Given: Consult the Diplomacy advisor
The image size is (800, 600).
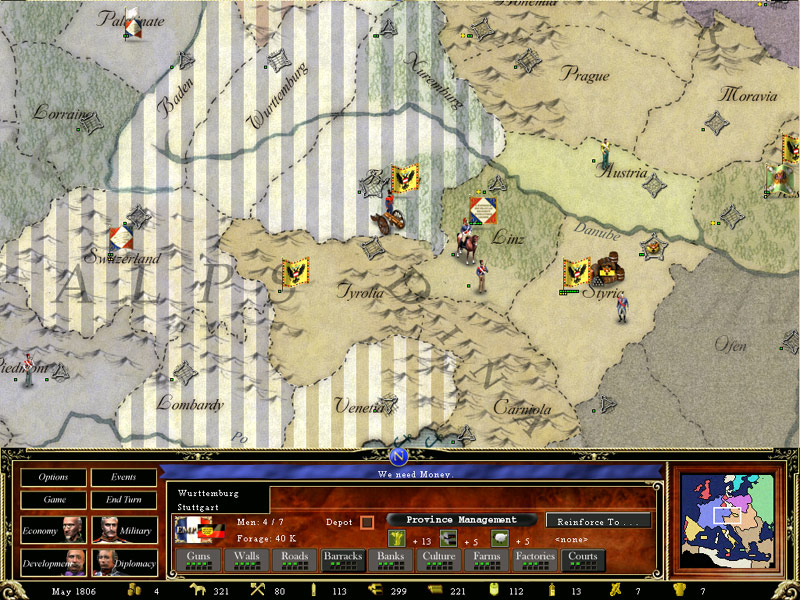Looking at the screenshot, I should (125, 564).
